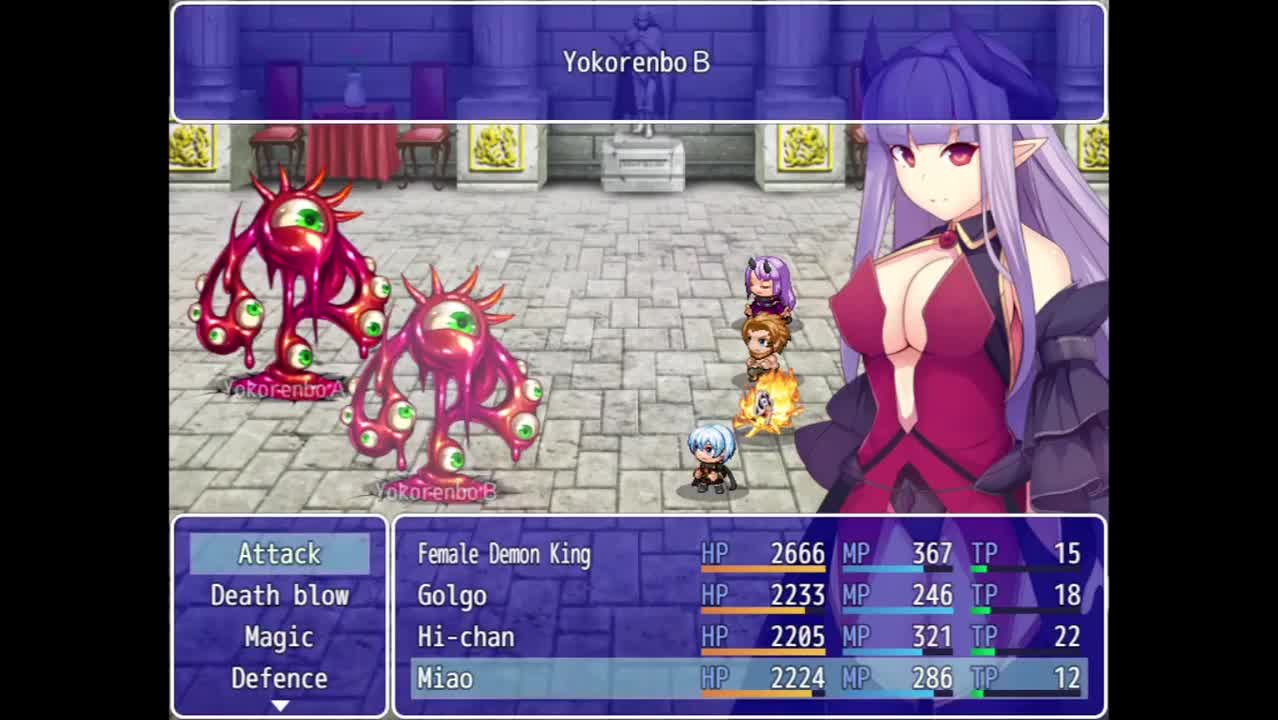The height and width of the screenshot is (720, 1278).
Task: Select the highlighted Miao row
Action: [x=748, y=679]
